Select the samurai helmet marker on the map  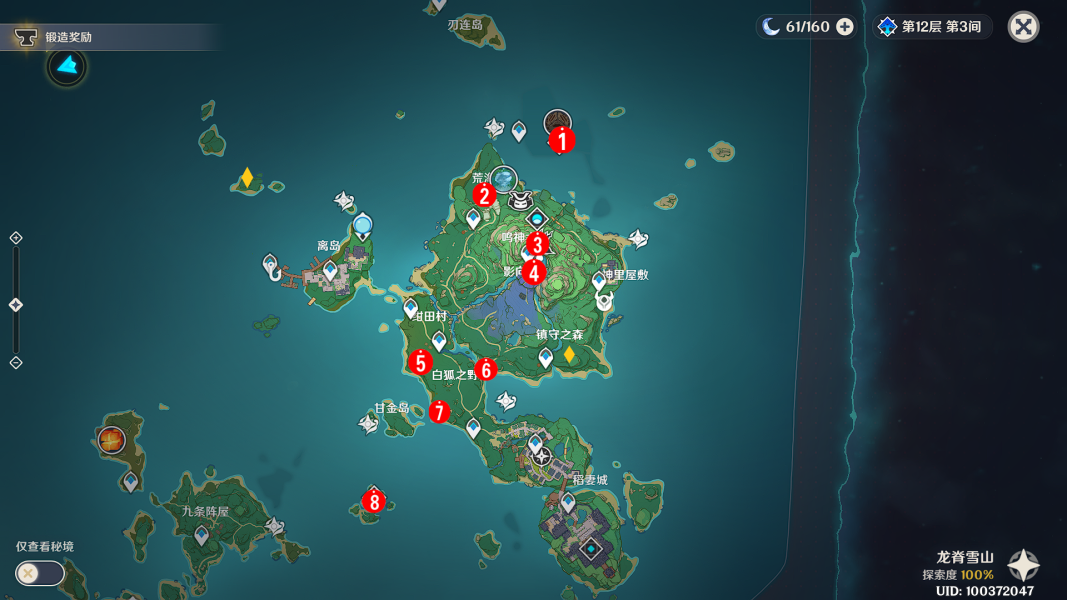pos(519,200)
